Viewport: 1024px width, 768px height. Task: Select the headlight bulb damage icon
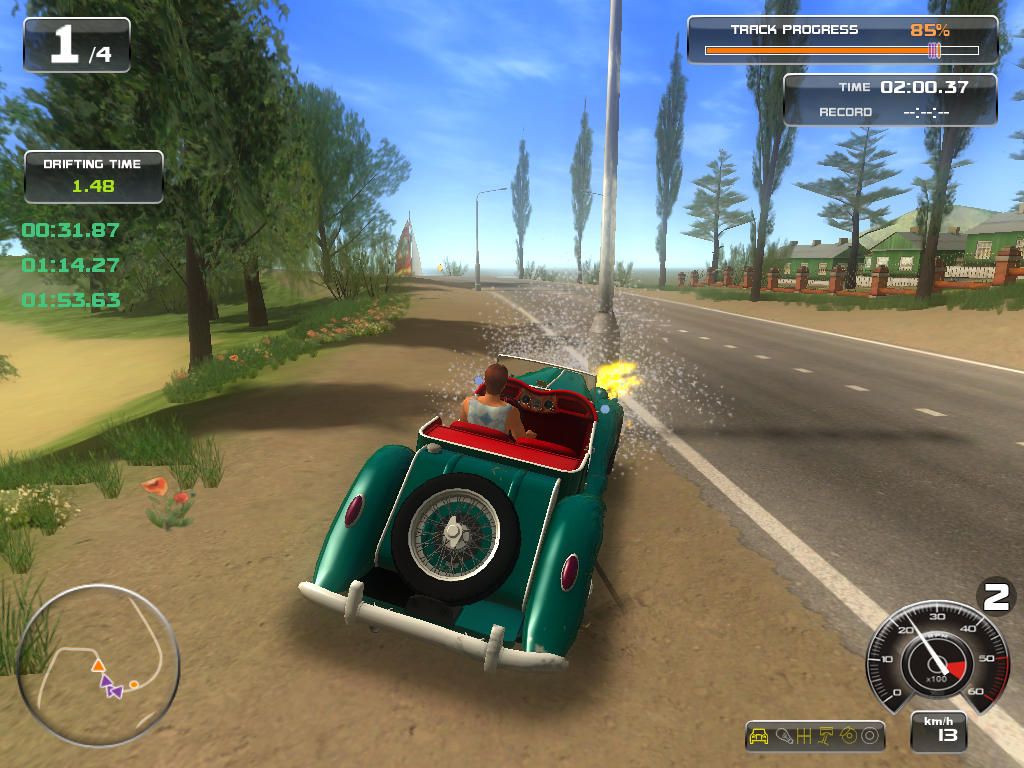coord(783,737)
